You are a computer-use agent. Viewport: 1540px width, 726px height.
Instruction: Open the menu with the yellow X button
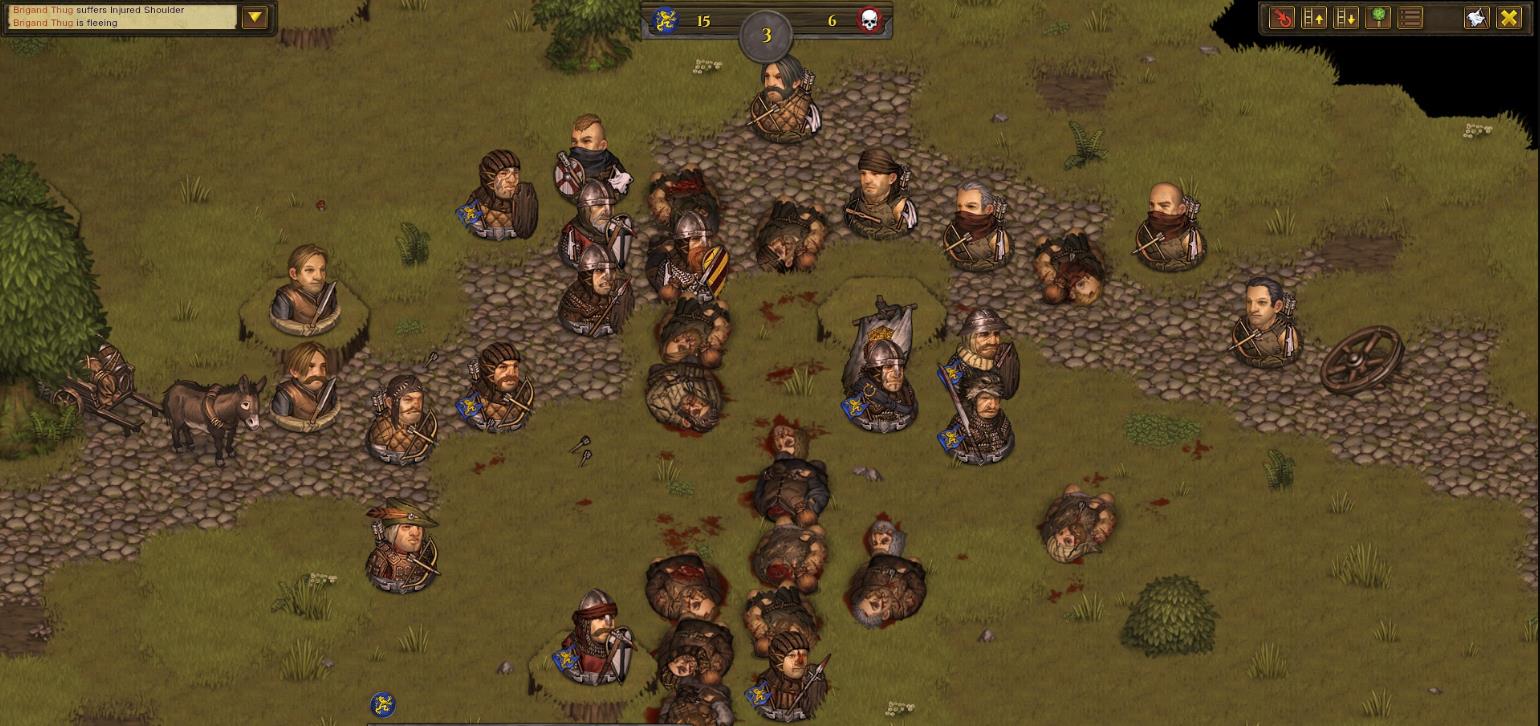1508,18
